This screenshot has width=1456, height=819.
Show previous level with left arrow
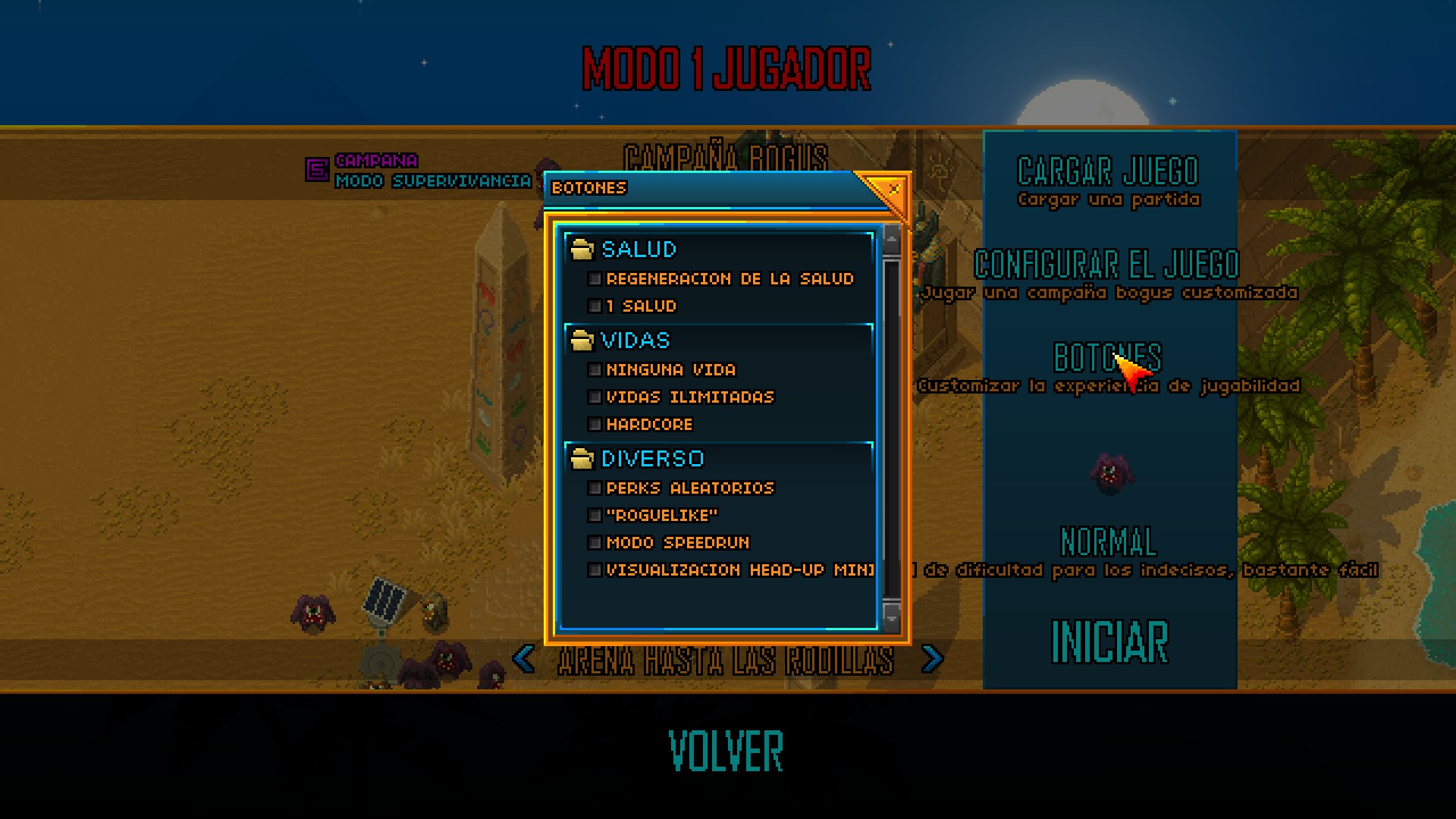[x=523, y=659]
